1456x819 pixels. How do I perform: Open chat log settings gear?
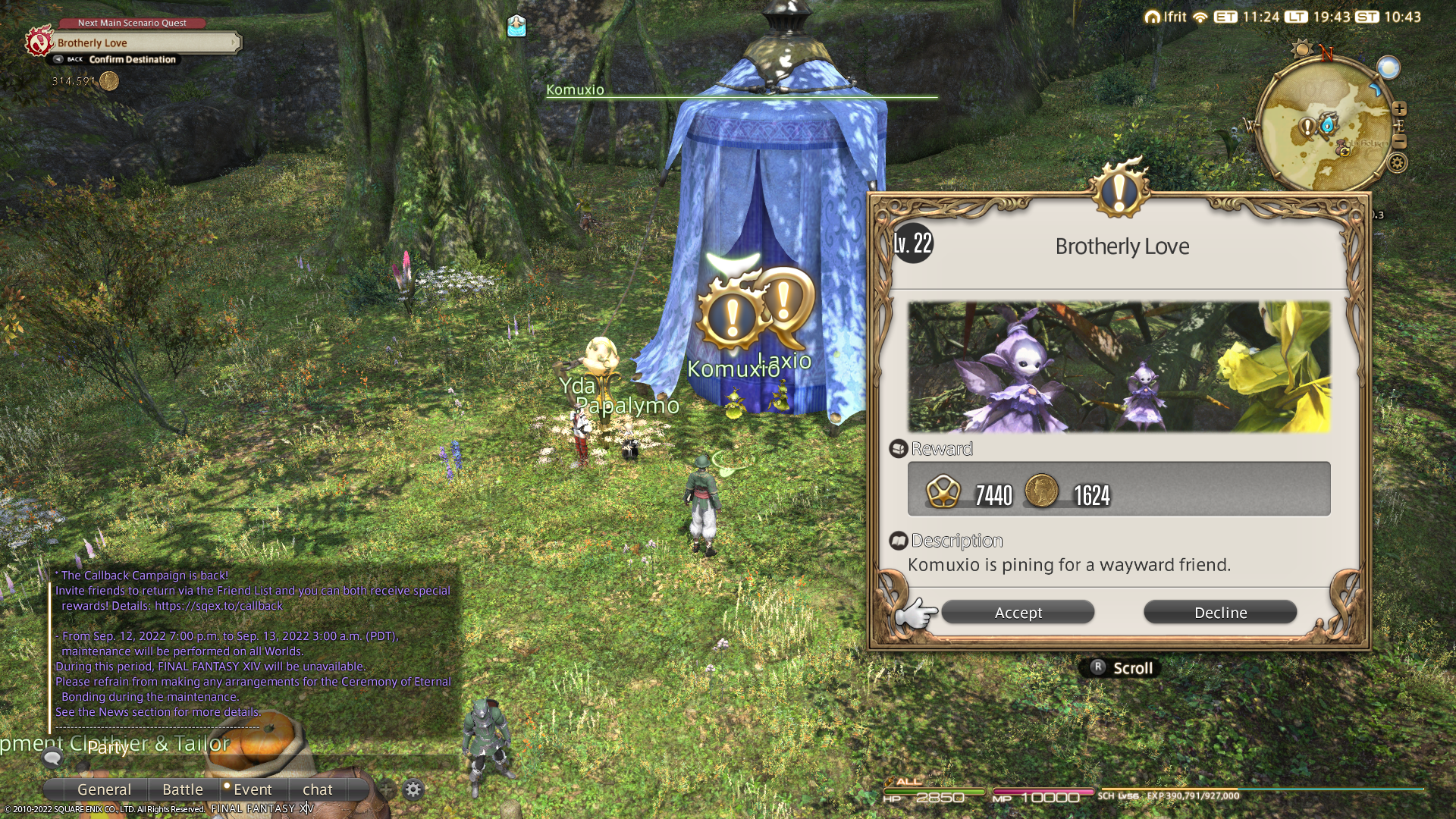click(413, 789)
